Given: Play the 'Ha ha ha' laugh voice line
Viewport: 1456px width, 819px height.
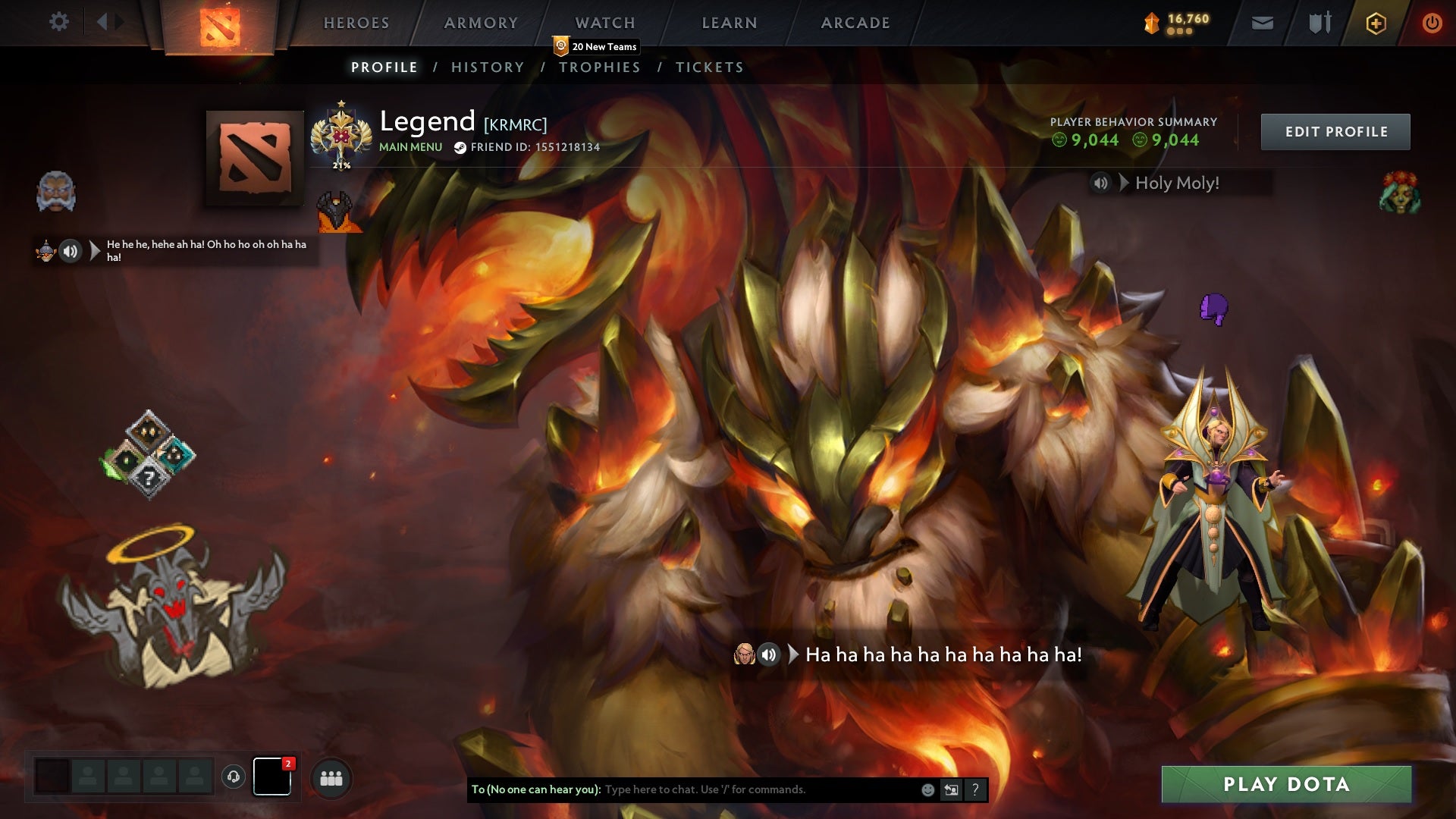Looking at the screenshot, I should 768,654.
